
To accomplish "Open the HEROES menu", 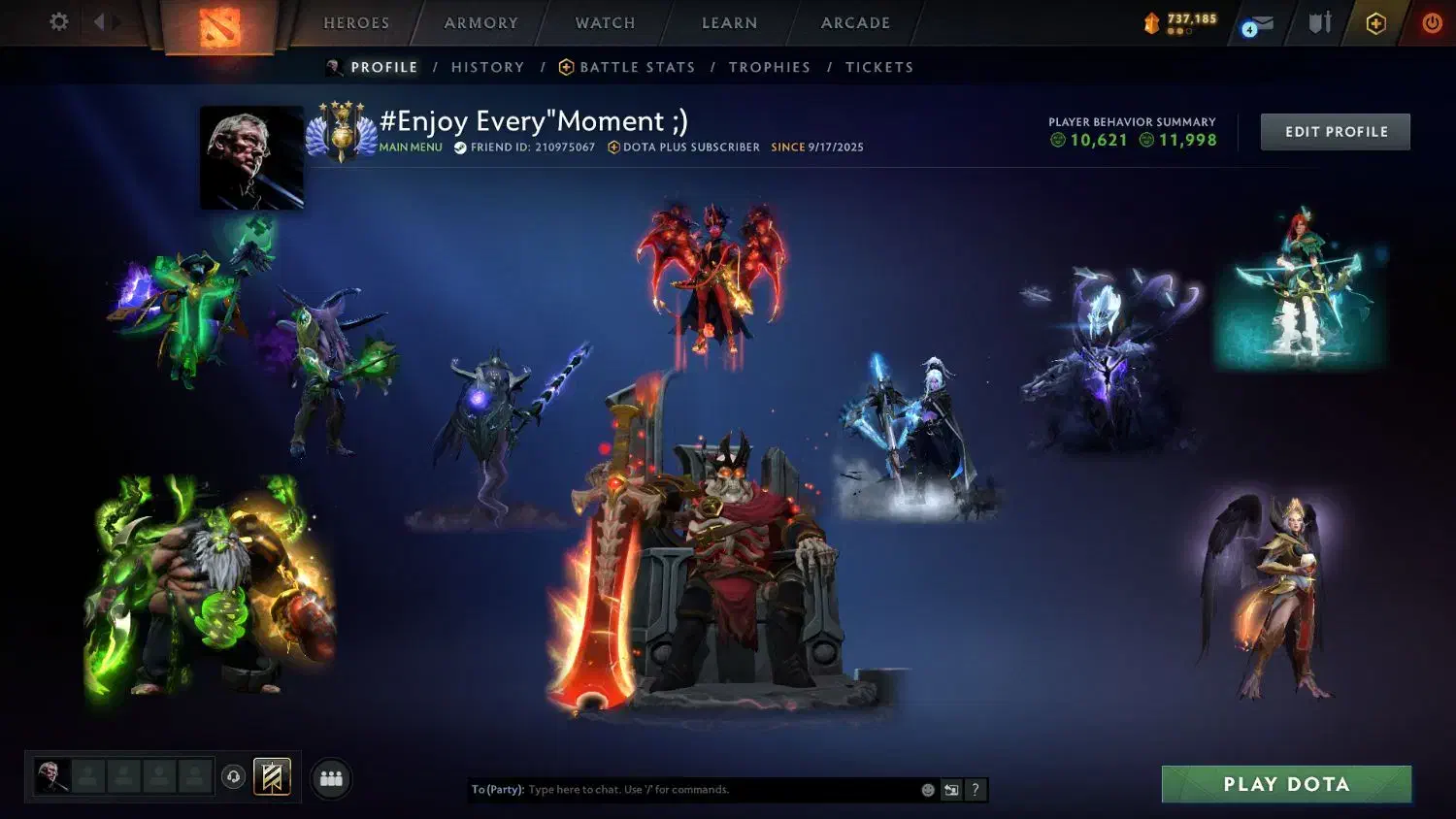I will (356, 22).
